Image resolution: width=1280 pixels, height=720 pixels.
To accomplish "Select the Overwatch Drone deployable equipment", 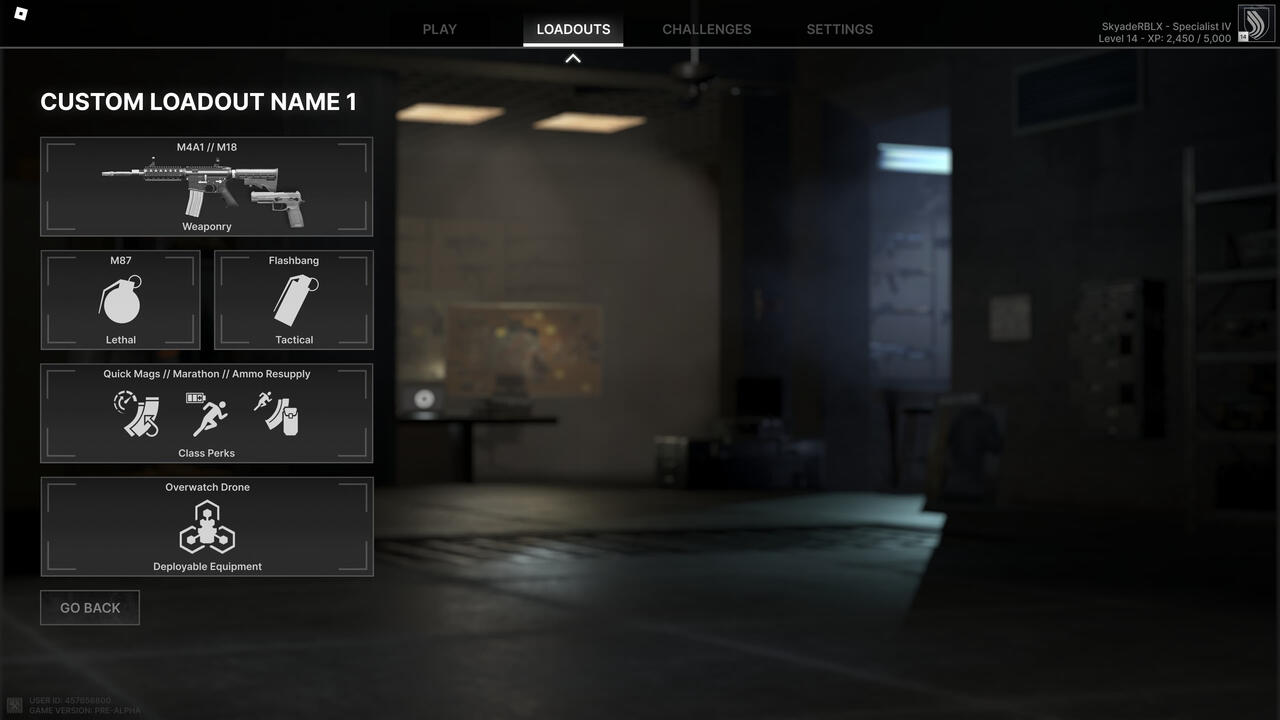I will coord(206,526).
